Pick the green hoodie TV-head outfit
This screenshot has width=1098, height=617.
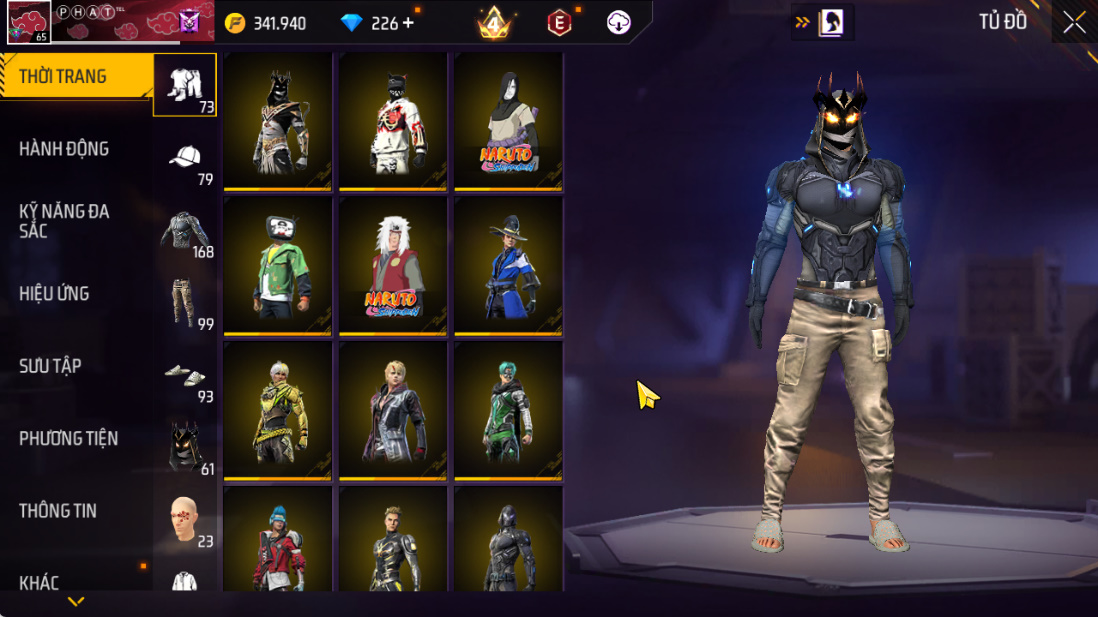pyautogui.click(x=278, y=264)
